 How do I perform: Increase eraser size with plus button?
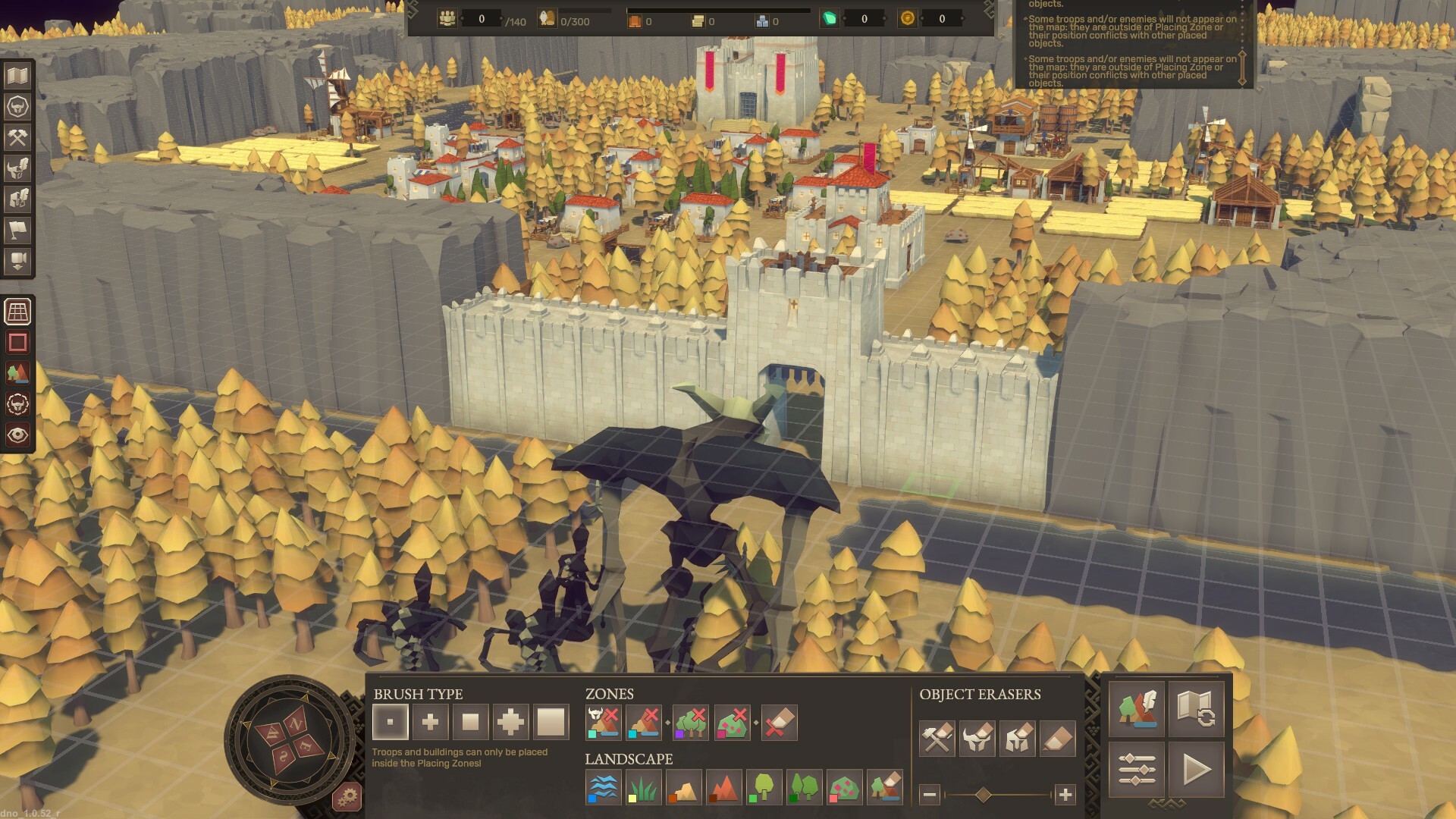click(1065, 795)
